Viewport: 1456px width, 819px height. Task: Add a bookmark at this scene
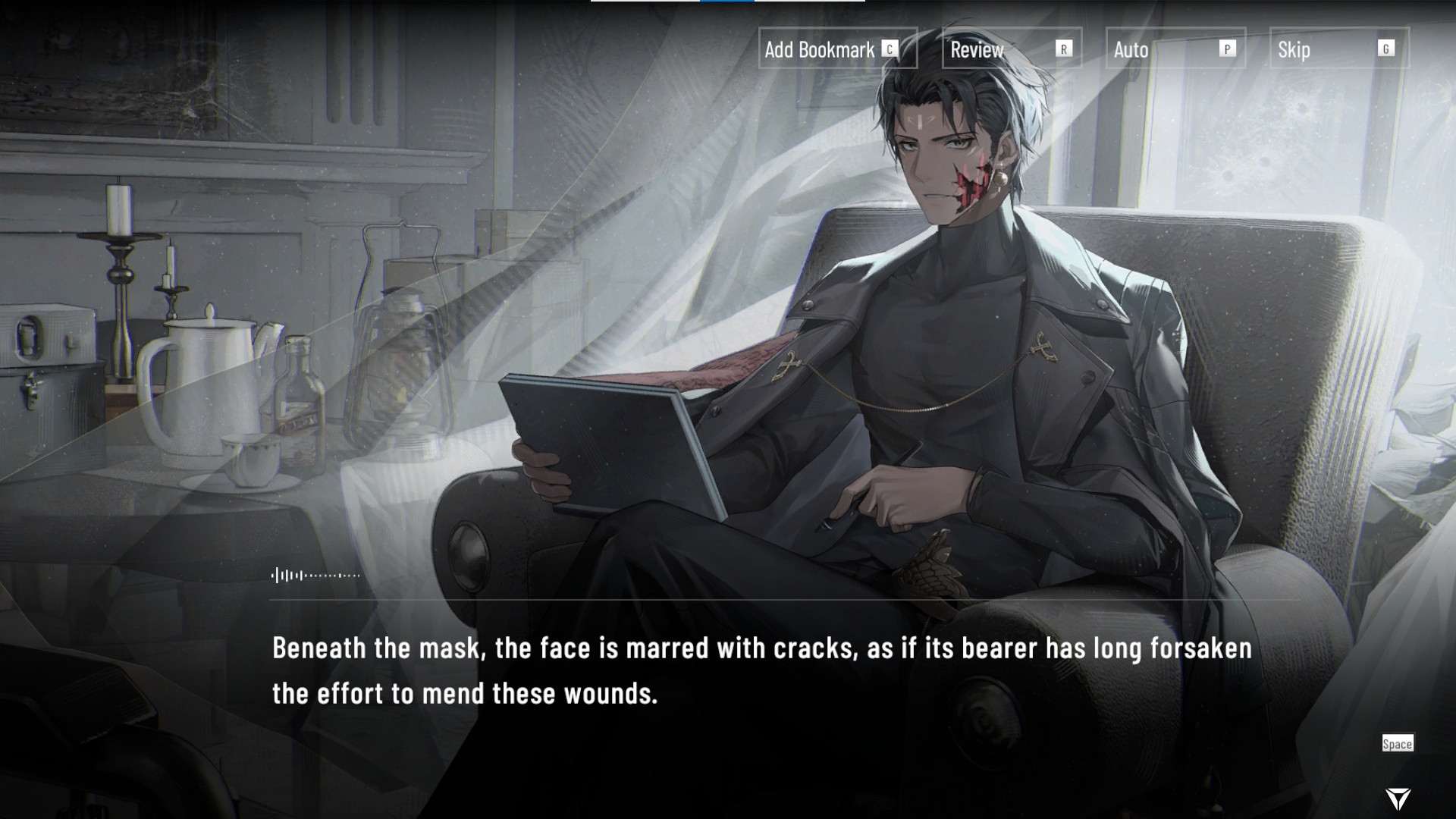click(837, 49)
